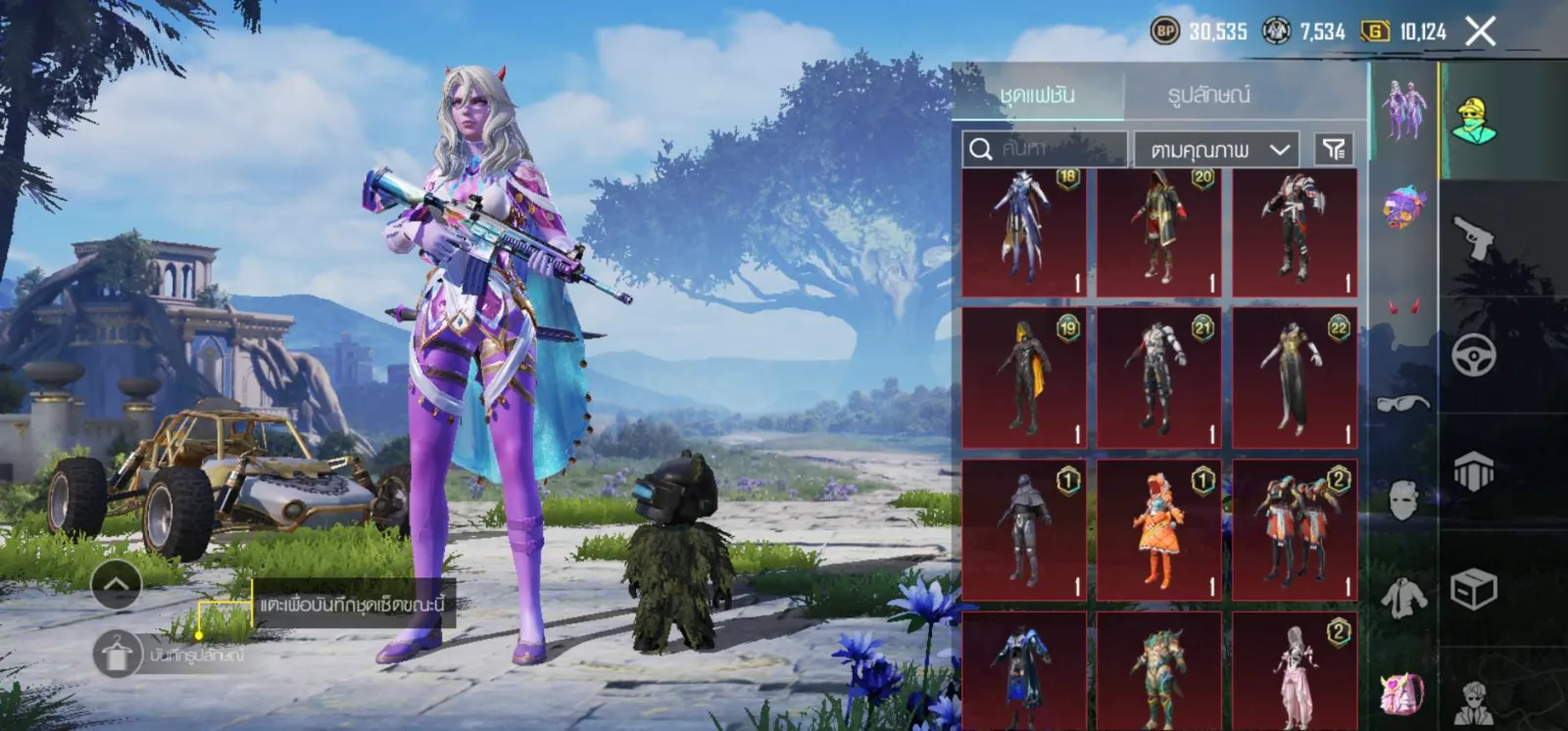
Task: Click the outfit search field
Action: (1044, 149)
